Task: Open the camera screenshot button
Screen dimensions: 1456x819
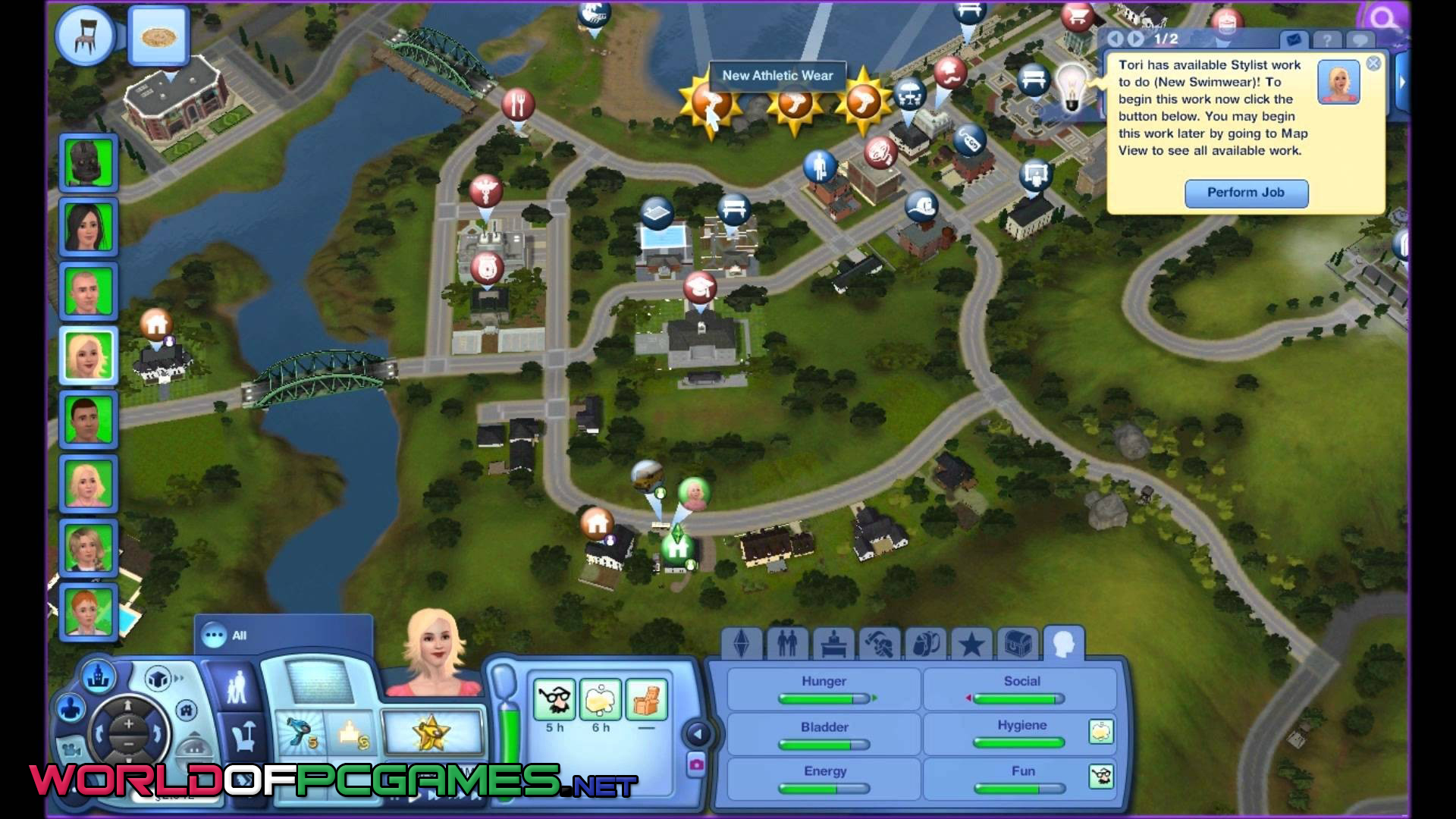Action: coord(695,765)
